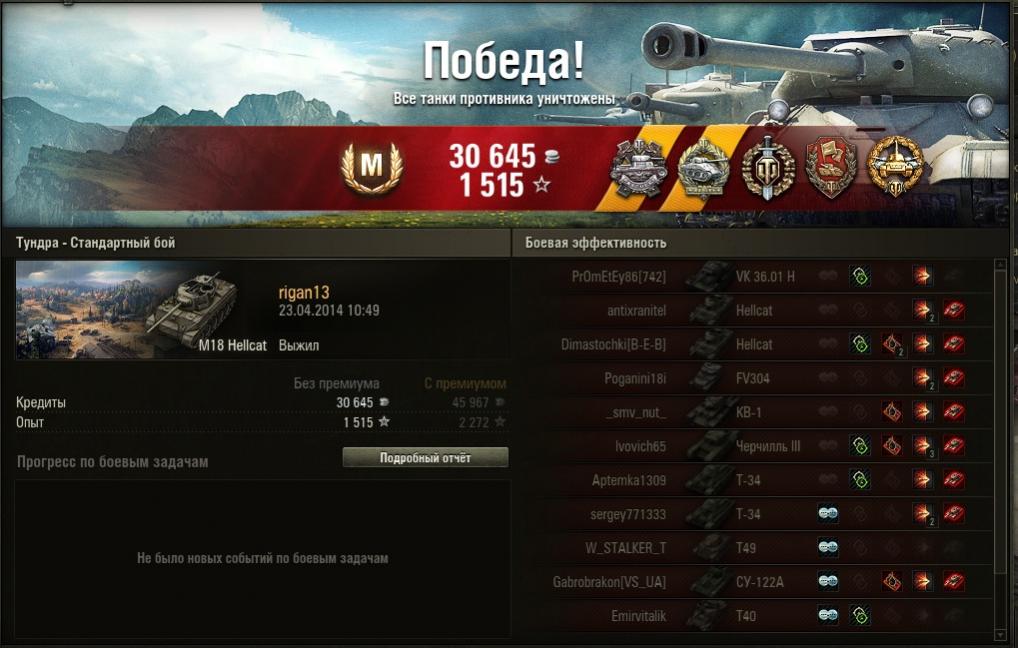Open the detailed report (Подробный отчёт)
Screen dimensions: 1018x648
425,458
